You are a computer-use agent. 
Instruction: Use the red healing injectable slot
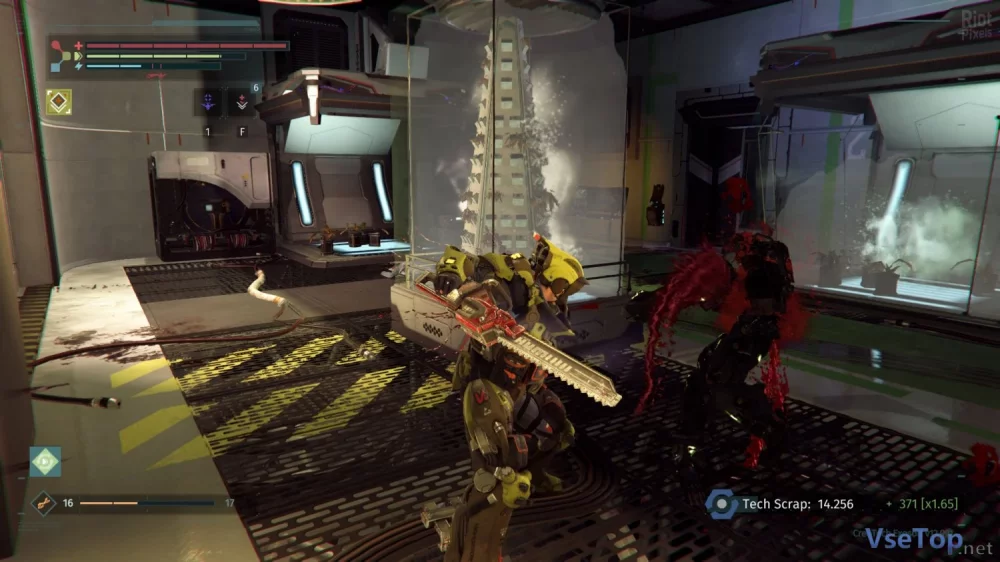[241, 102]
